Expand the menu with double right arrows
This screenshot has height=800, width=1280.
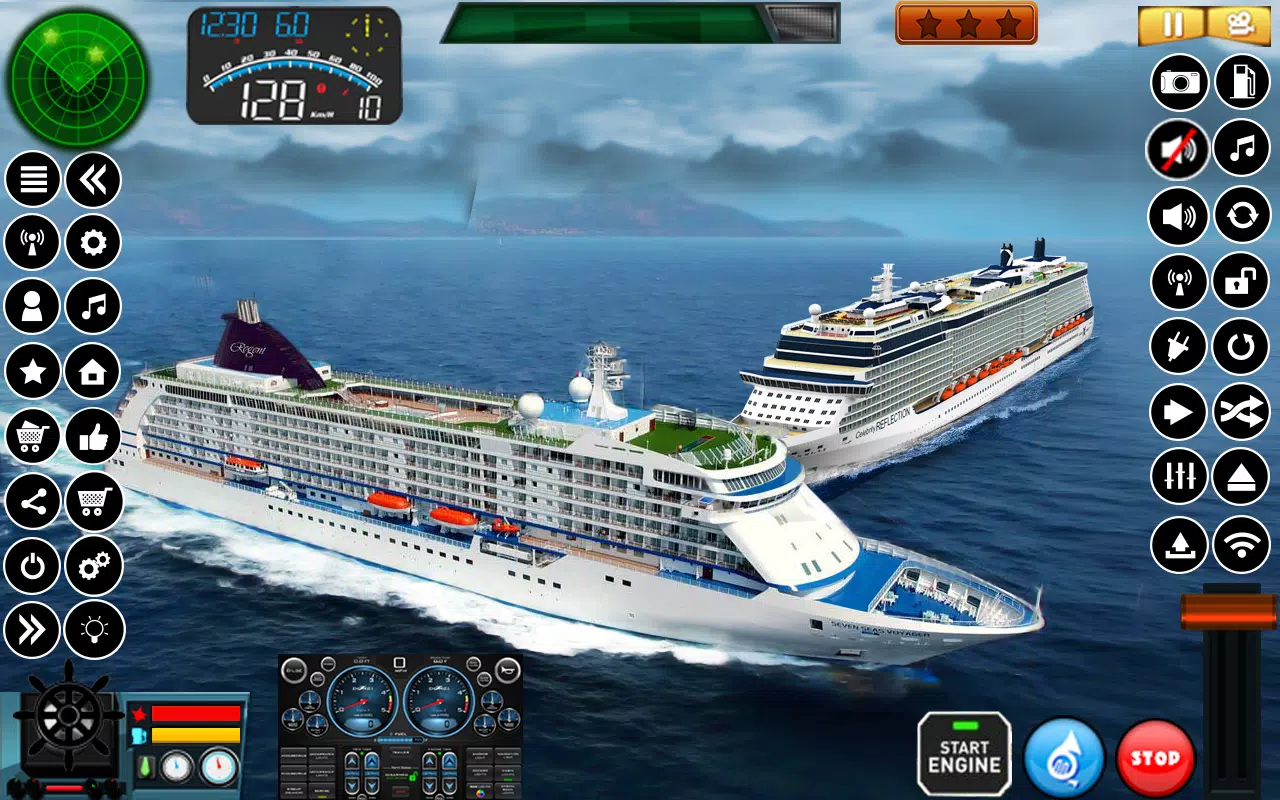[x=32, y=630]
